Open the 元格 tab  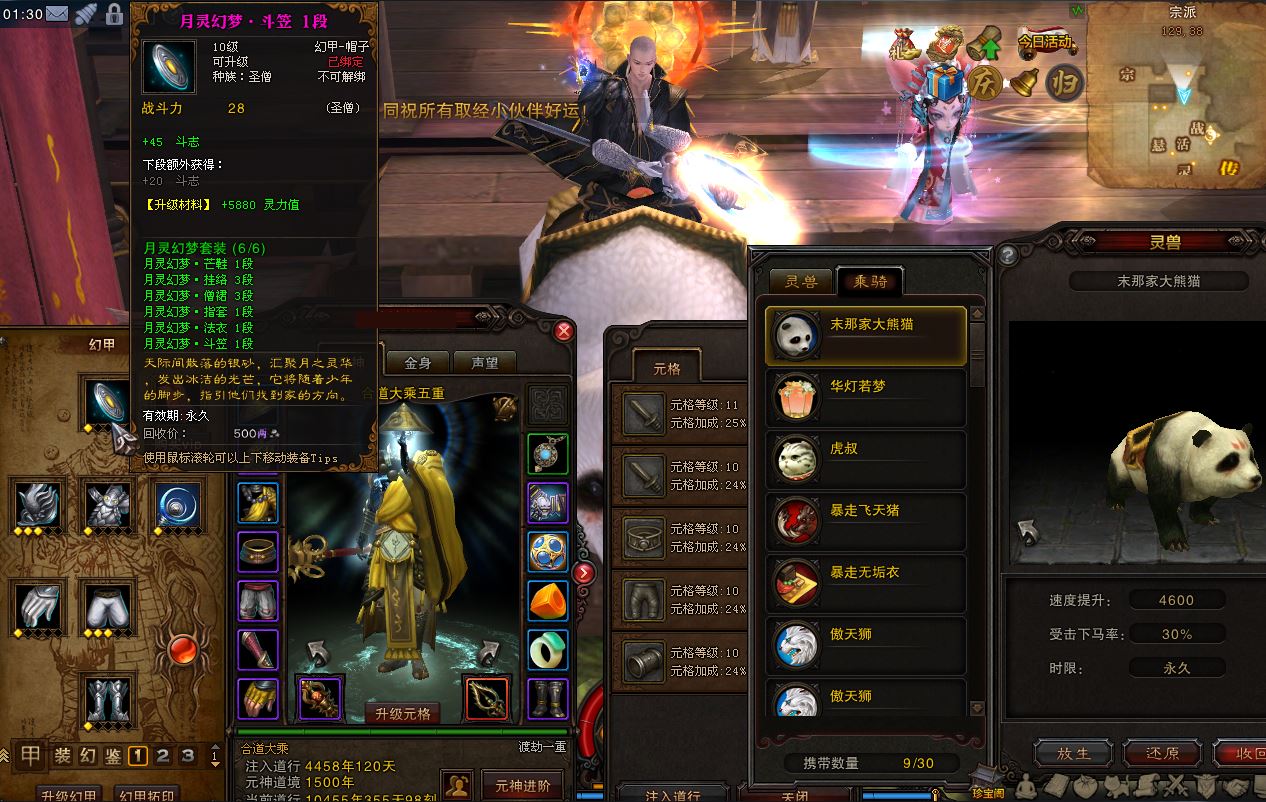[x=666, y=368]
